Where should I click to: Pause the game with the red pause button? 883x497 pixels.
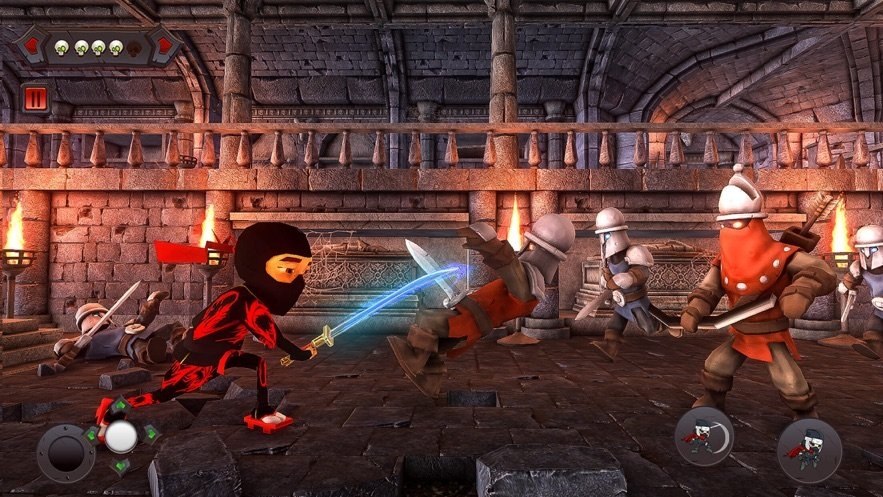point(33,98)
